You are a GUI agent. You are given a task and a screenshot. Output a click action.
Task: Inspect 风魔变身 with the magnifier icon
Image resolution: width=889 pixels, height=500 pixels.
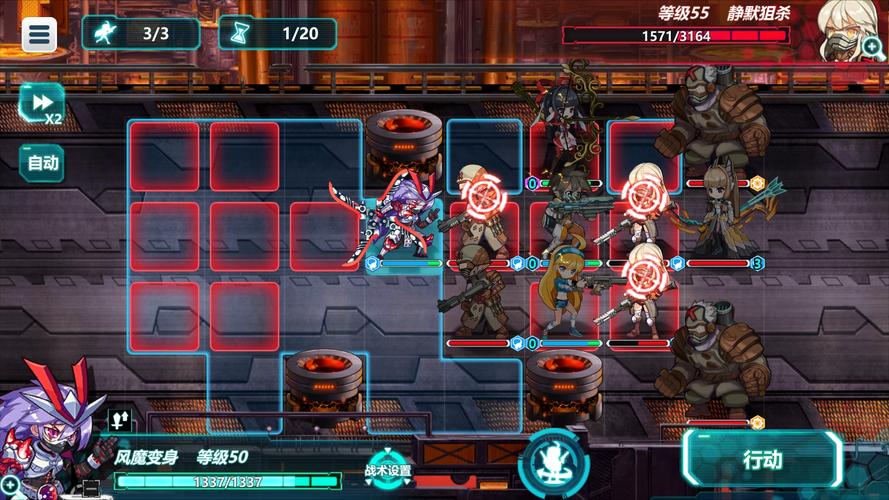(x=9, y=488)
